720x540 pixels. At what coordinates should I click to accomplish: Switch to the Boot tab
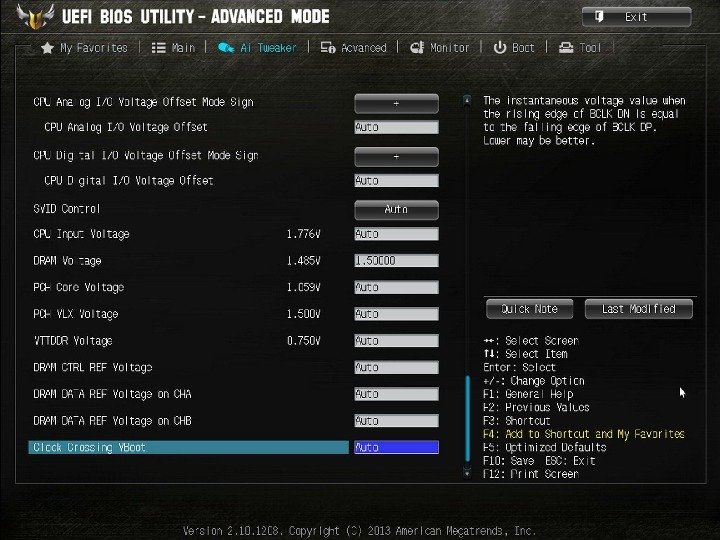coord(514,47)
